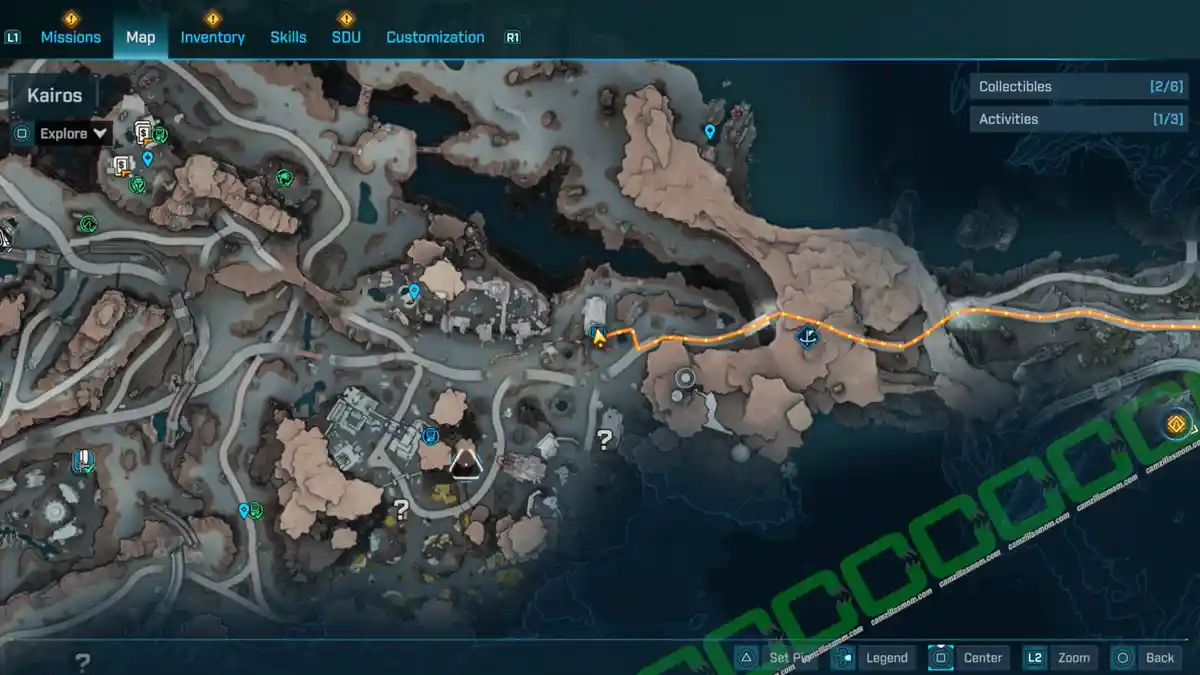Viewport: 1200px width, 675px height.
Task: Open the SDU tab
Action: [346, 37]
